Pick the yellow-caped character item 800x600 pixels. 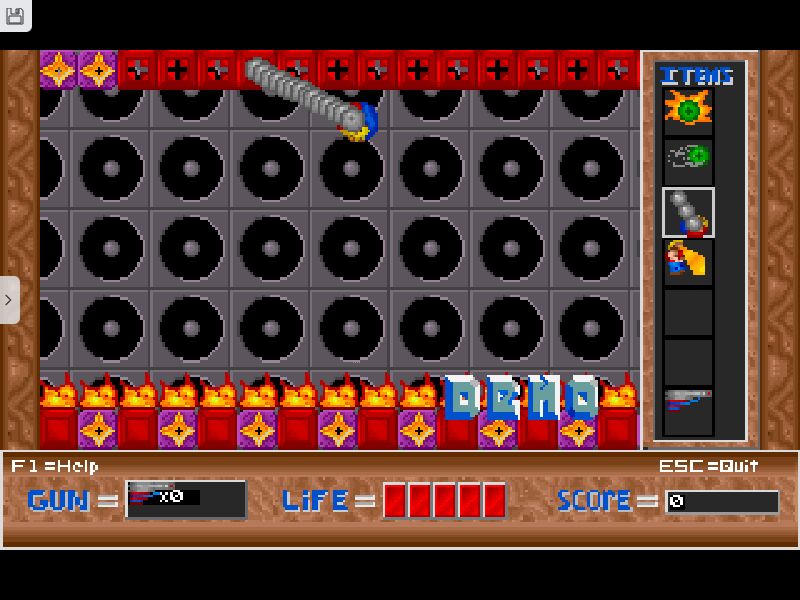[x=688, y=262]
